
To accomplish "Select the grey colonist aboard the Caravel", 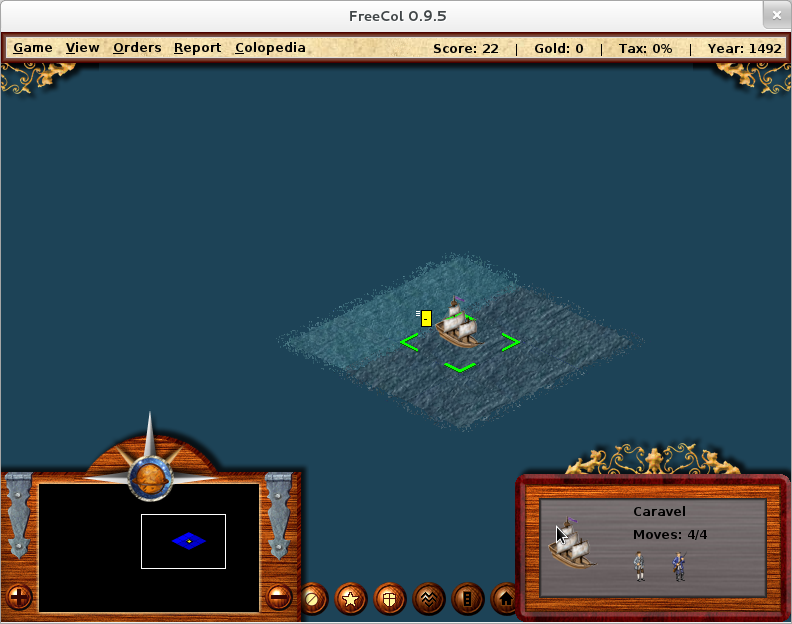I will click(639, 566).
